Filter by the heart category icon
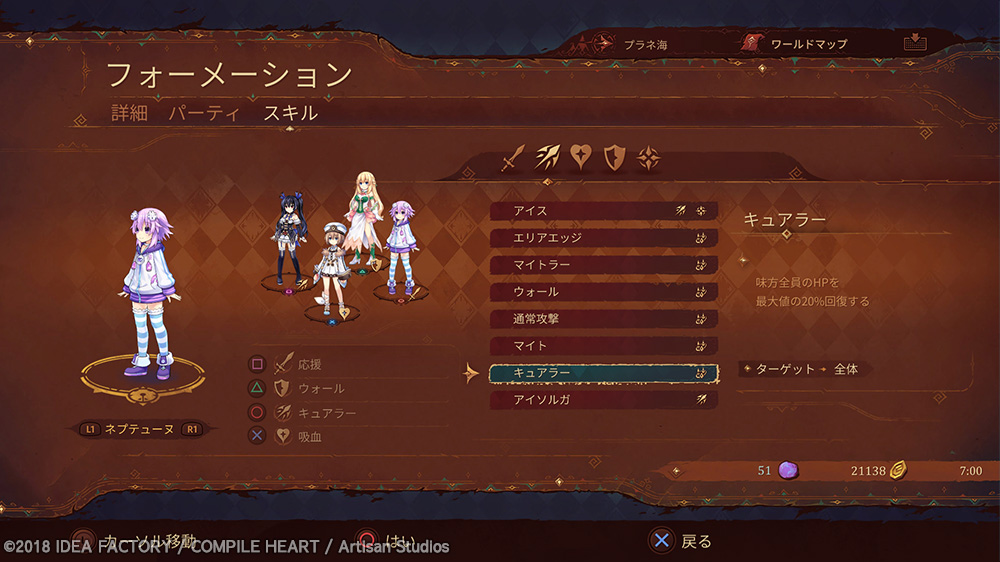Image resolution: width=1000 pixels, height=562 pixels. pyautogui.click(x=582, y=158)
